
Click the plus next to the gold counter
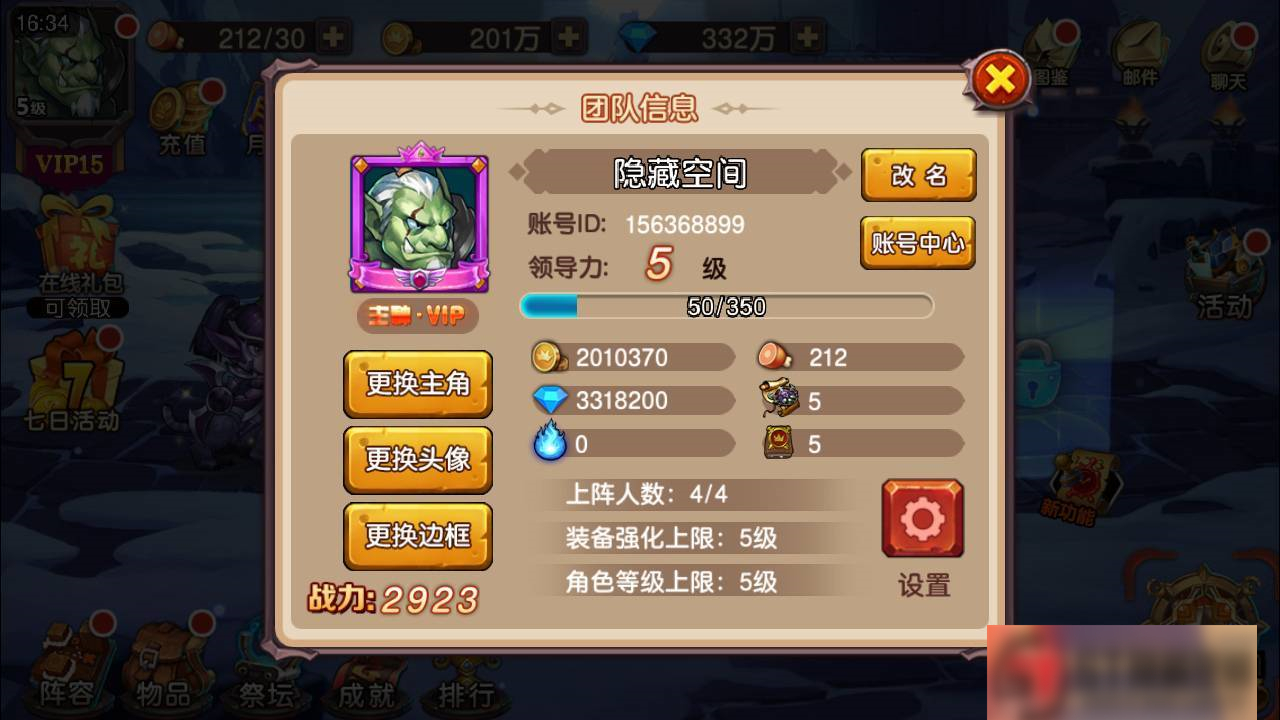(566, 37)
